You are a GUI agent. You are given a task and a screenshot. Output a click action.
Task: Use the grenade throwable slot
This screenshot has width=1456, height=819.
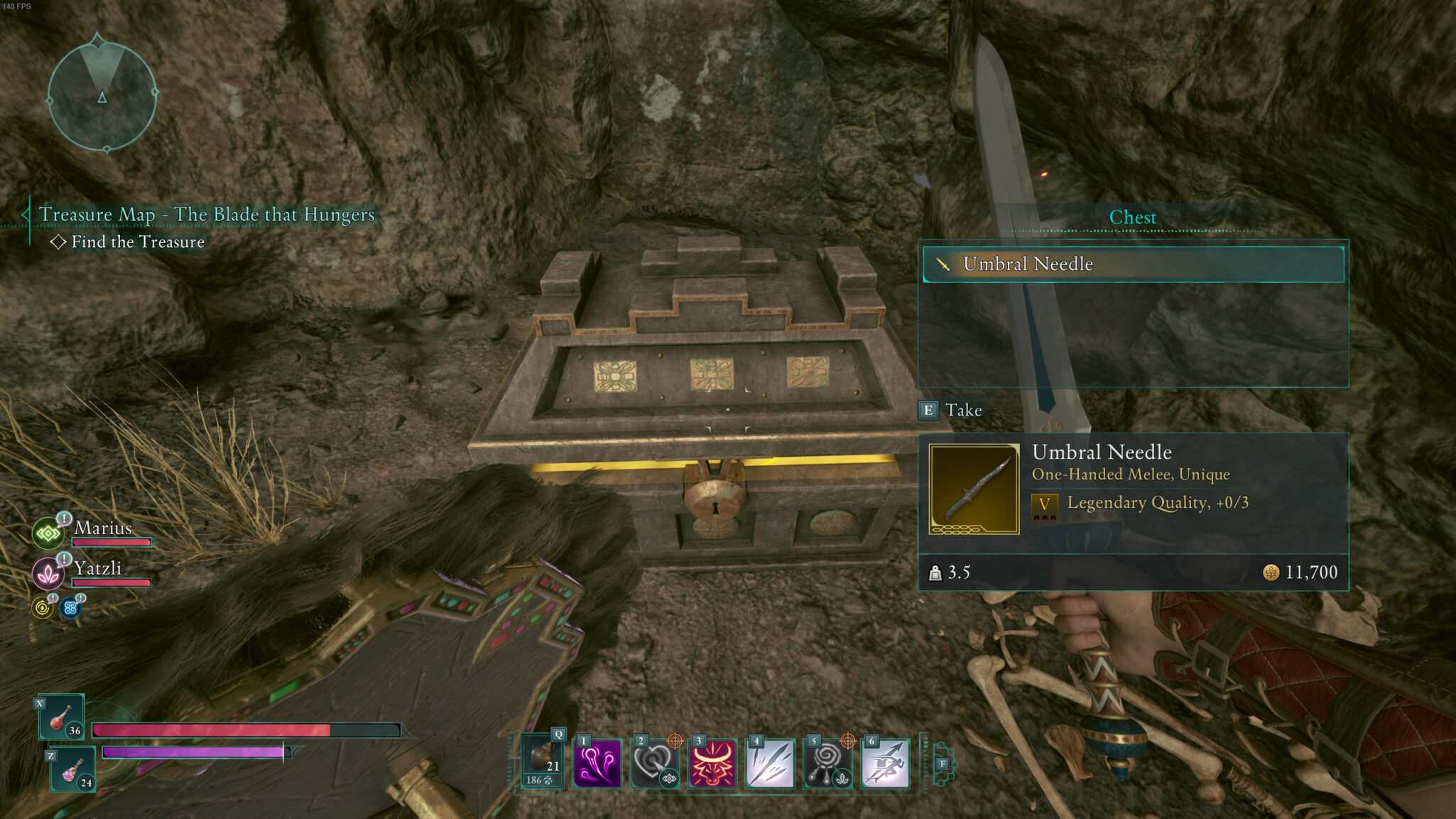coord(543,761)
